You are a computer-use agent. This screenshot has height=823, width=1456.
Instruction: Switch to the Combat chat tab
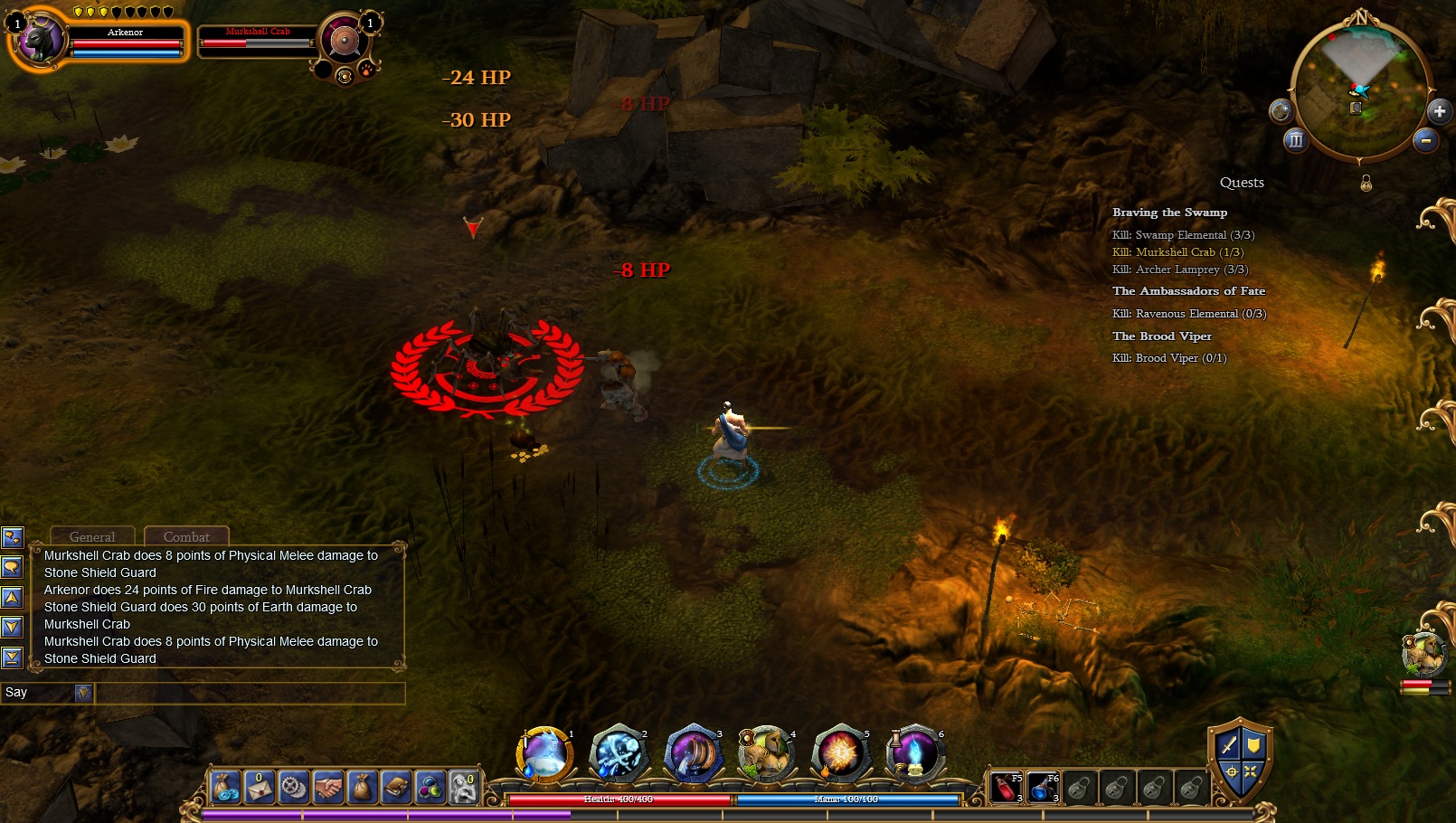tap(186, 536)
